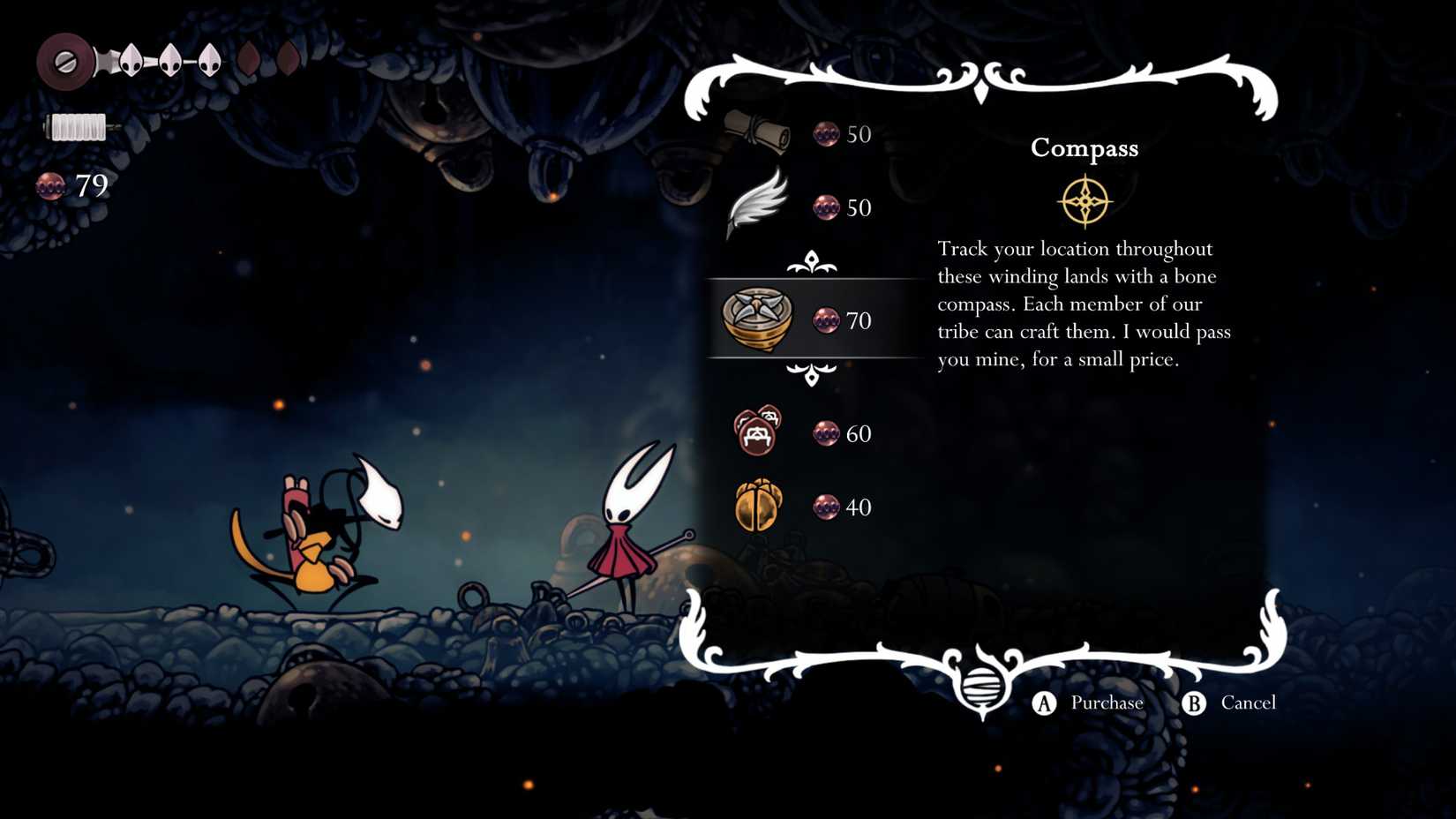Screen dimensions: 1456x819
Task: Select the rolled map scroll shop item
Action: click(x=758, y=131)
